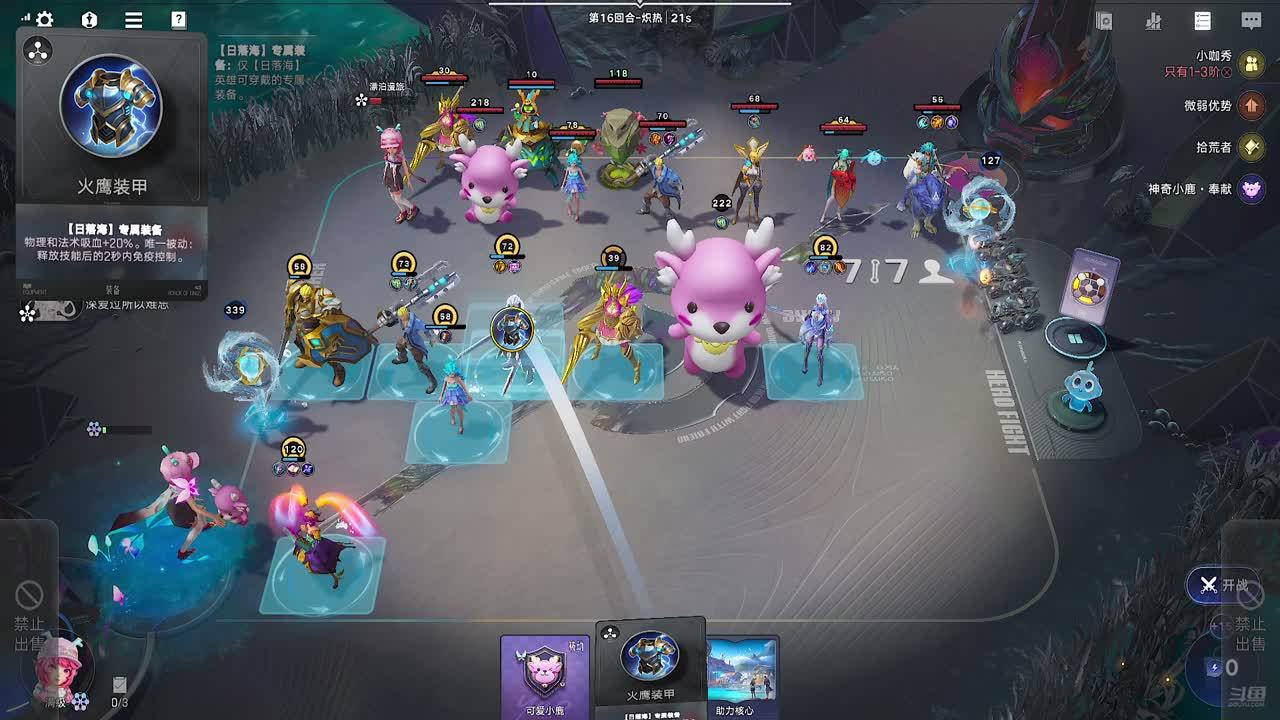Select the 小咖秀 trait icon
This screenshot has height=720, width=1280.
pyautogui.click(x=1251, y=65)
